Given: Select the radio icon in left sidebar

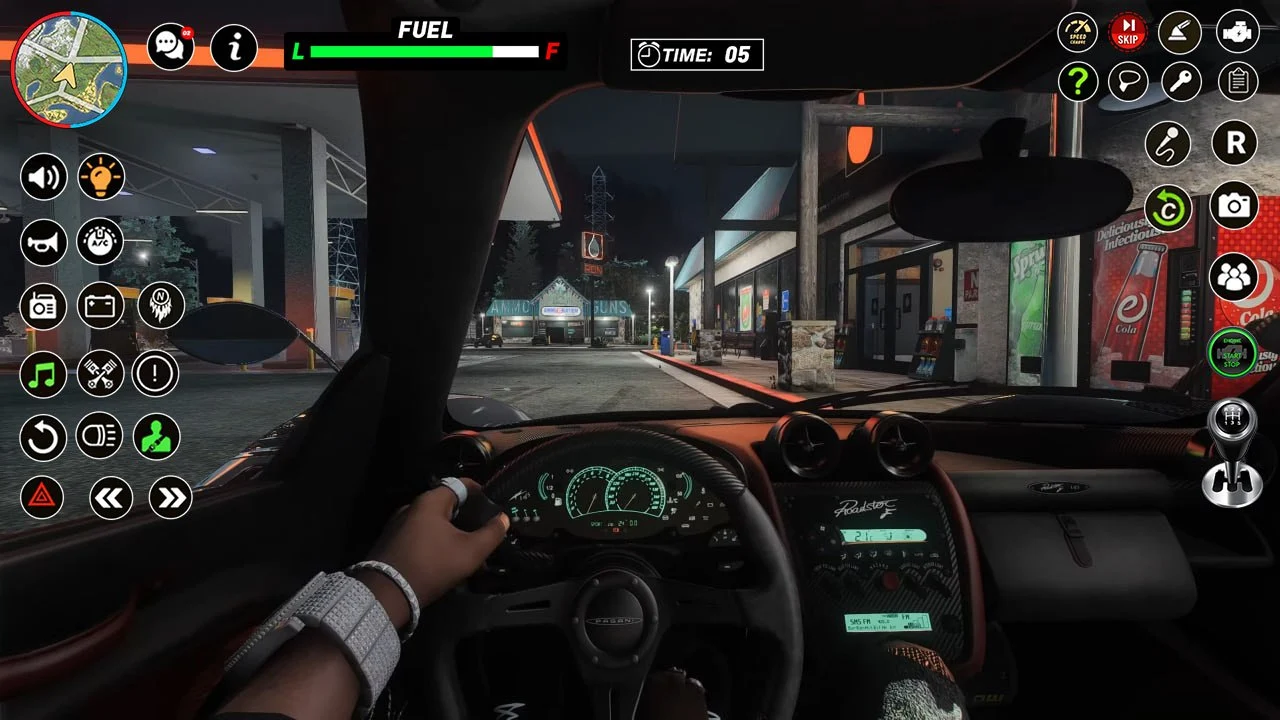Looking at the screenshot, I should [44, 307].
